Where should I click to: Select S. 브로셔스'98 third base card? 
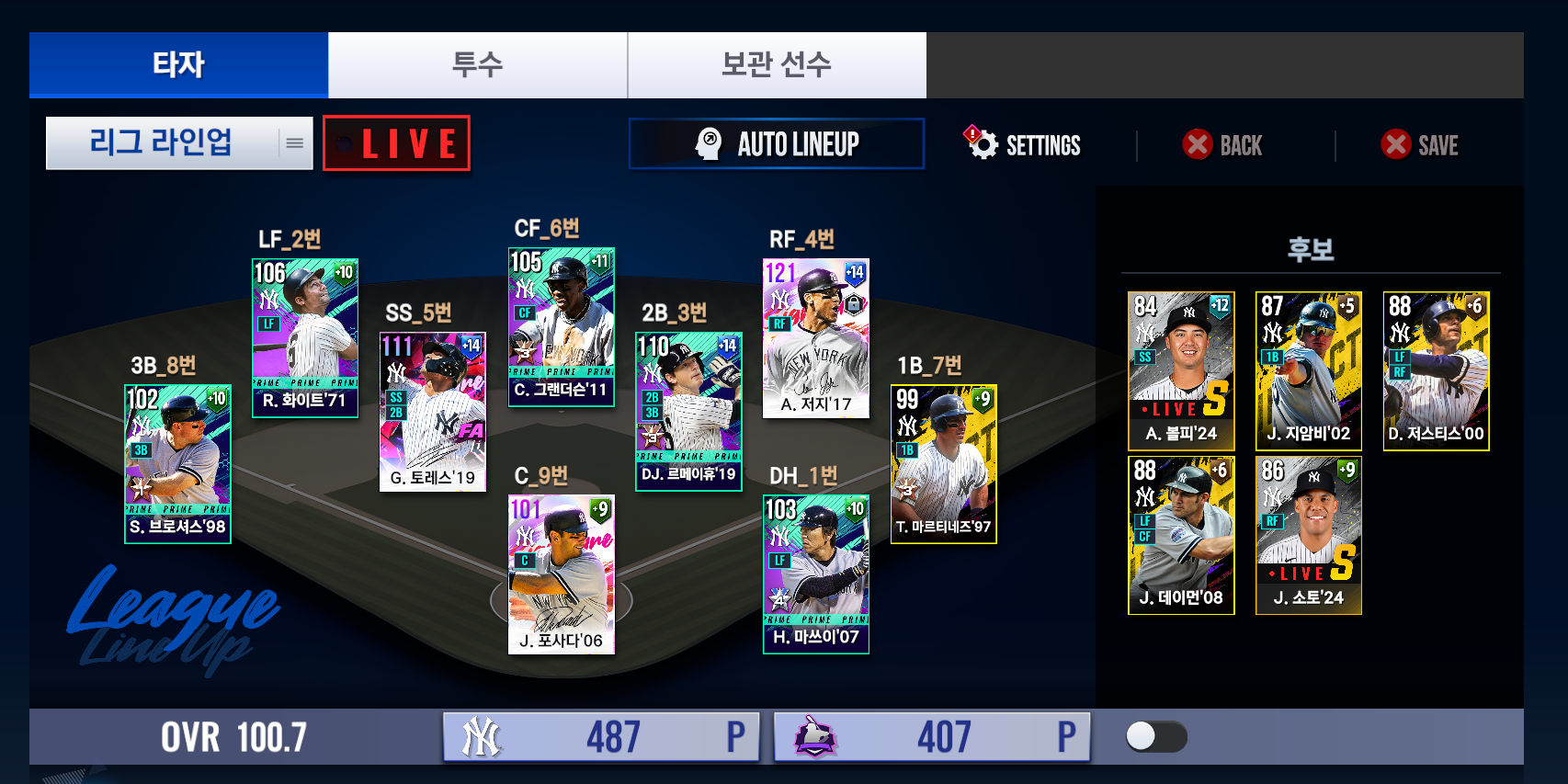tap(177, 464)
